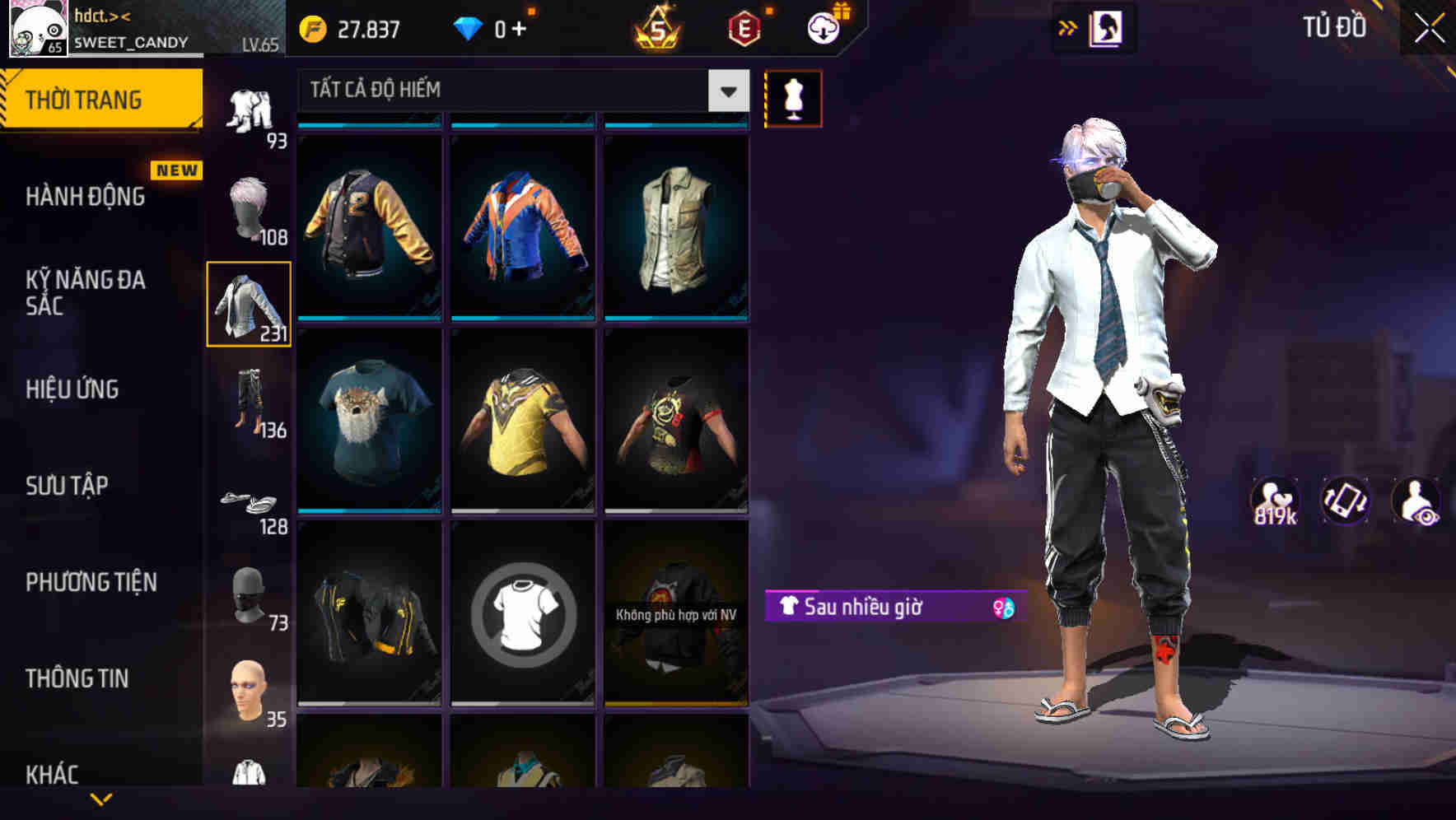Screen dimensions: 1456x820
Task: Collapse menu using chevron below KHÁC
Action: pyautogui.click(x=101, y=797)
